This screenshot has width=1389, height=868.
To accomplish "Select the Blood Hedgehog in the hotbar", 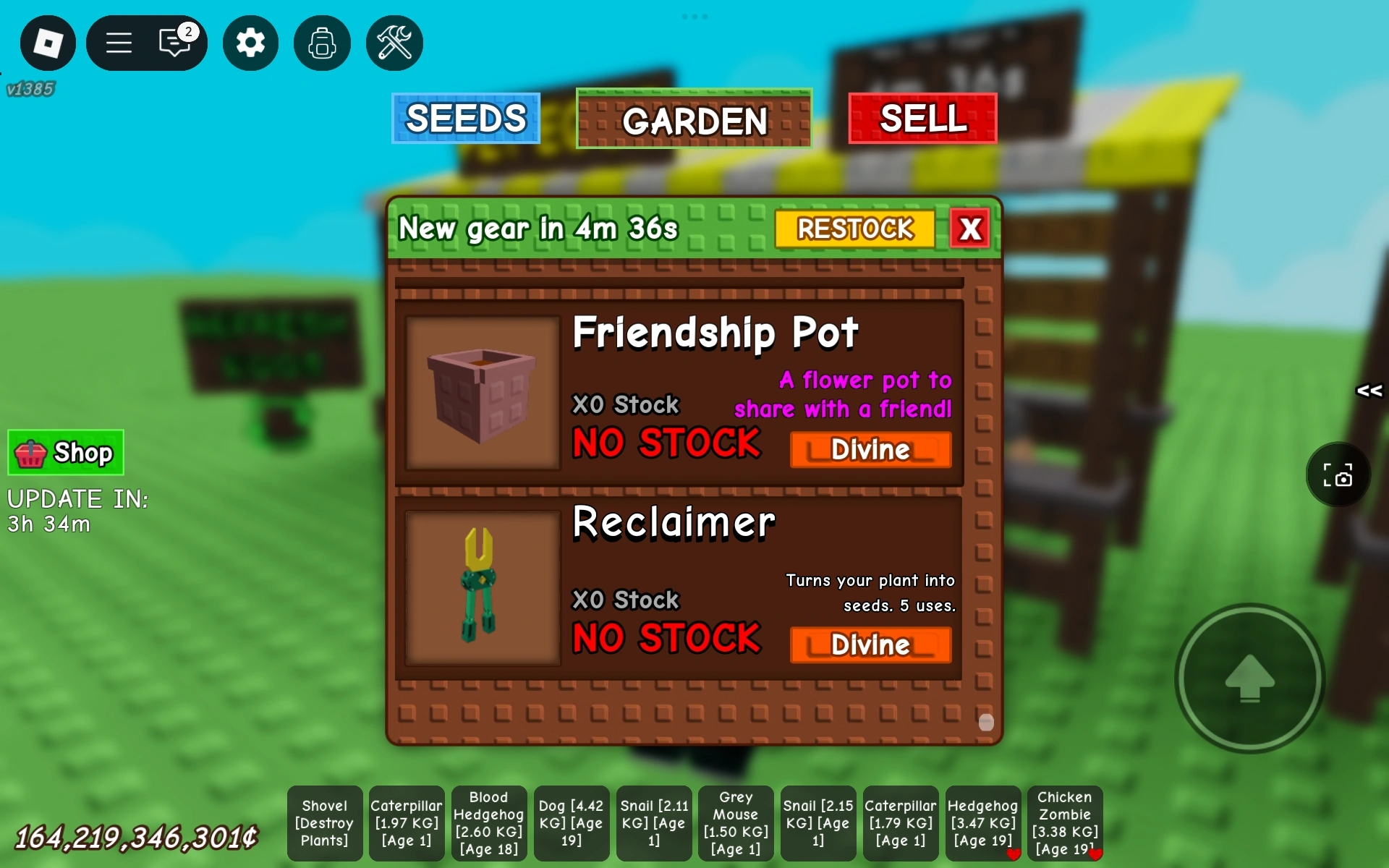I will 489,823.
